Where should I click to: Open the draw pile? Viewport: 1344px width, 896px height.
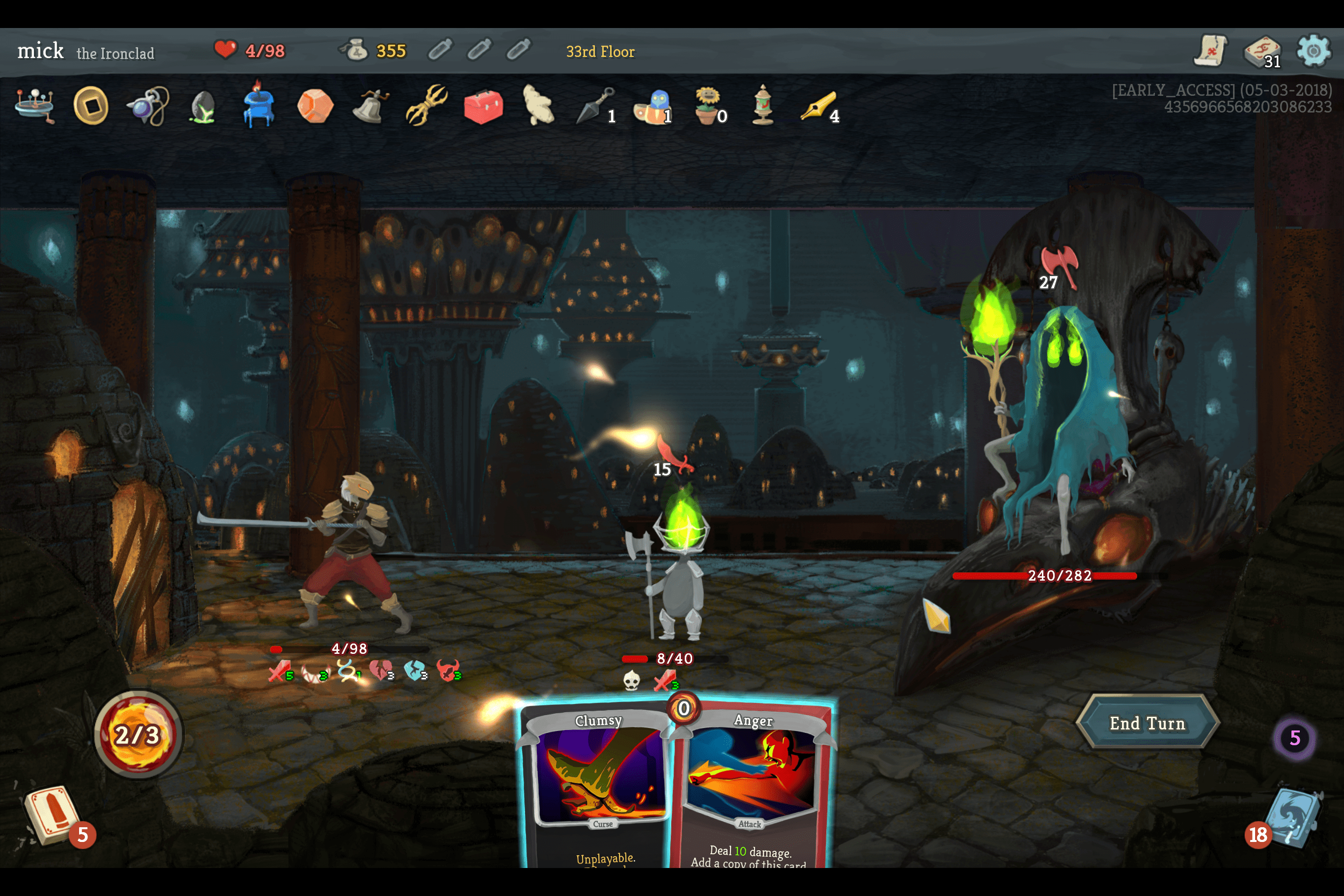pyautogui.click(x=53, y=815)
